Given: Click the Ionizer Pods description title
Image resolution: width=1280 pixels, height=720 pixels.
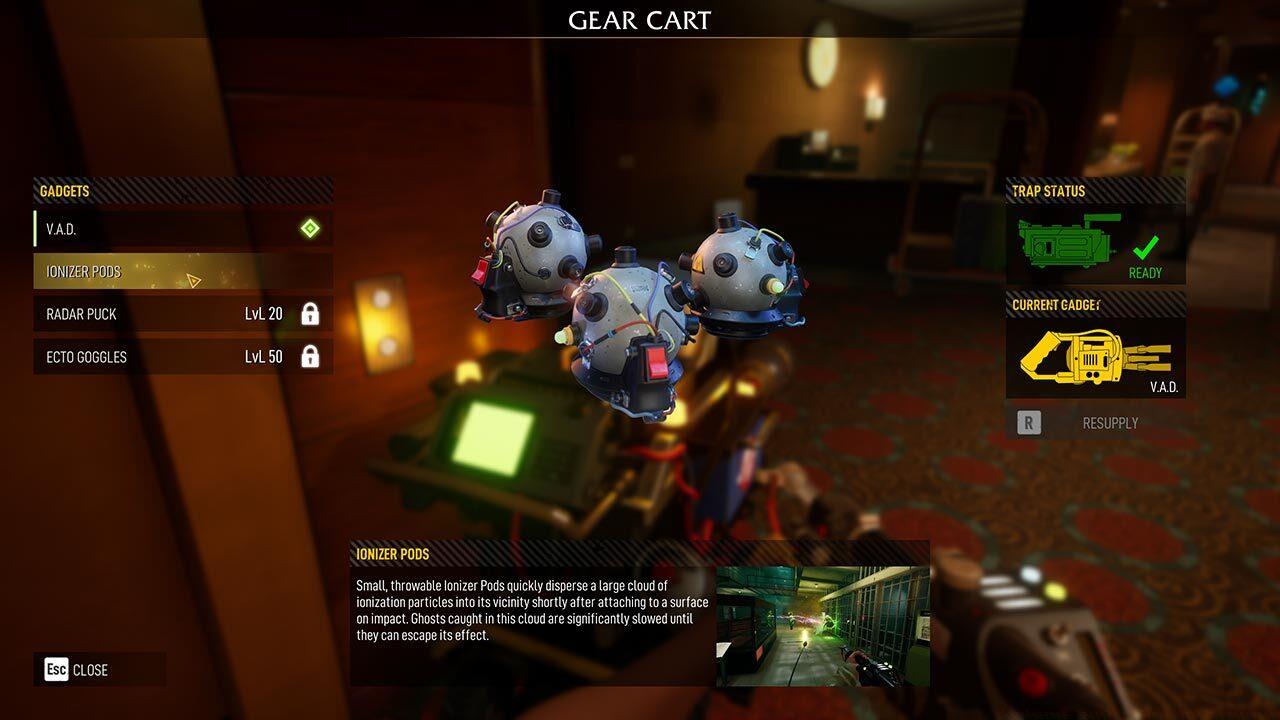Looking at the screenshot, I should pyautogui.click(x=391, y=552).
